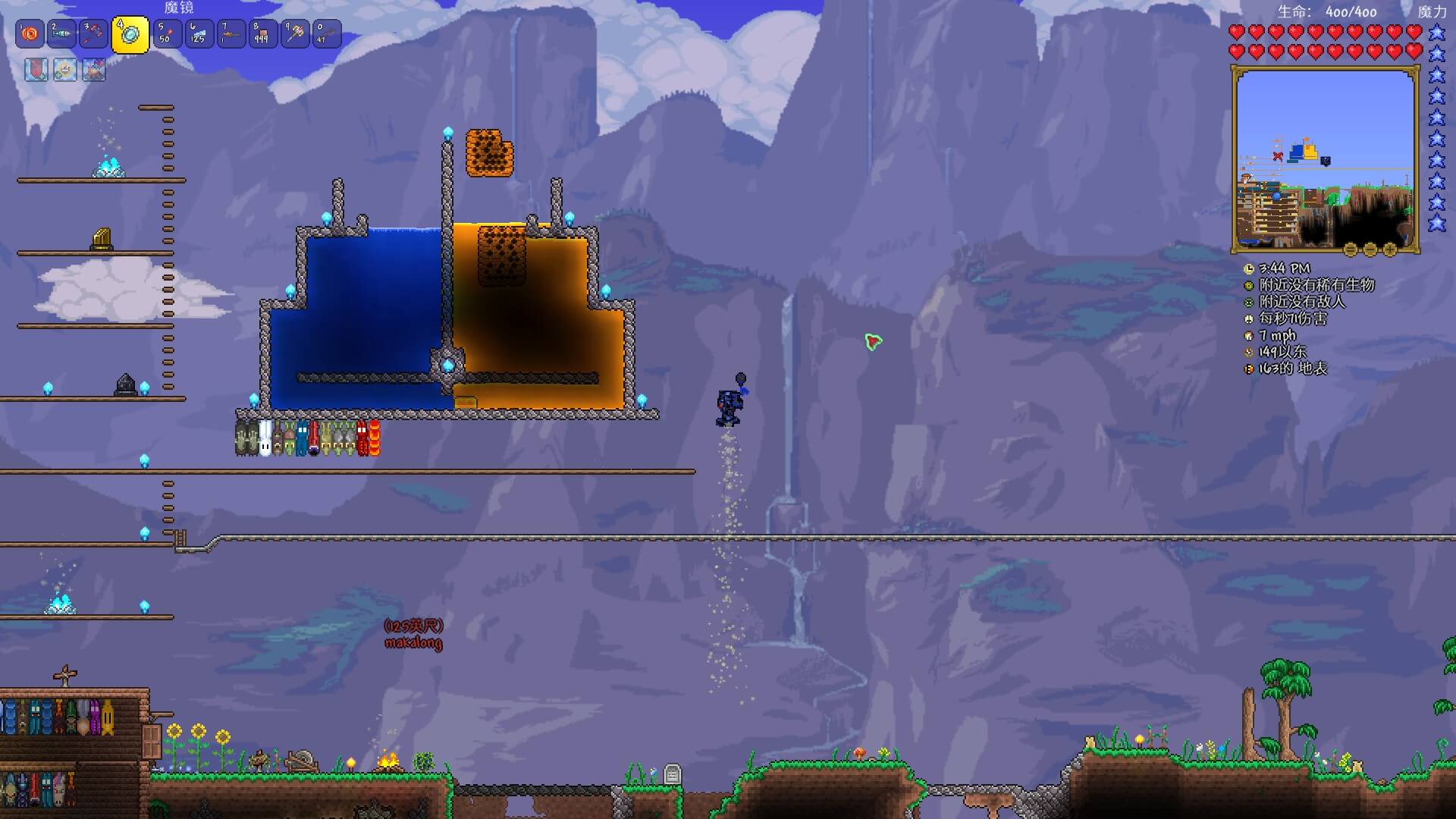Click the minimap view
The width and height of the screenshot is (1456, 819).
tap(1325, 158)
